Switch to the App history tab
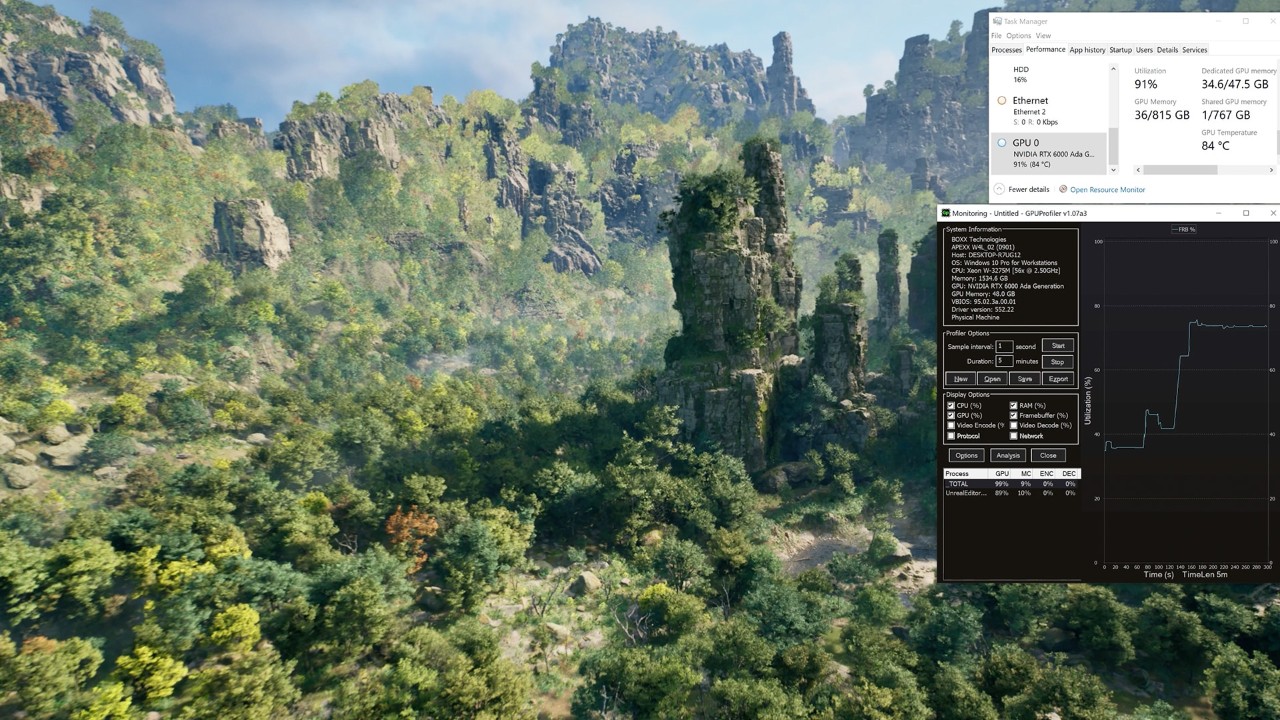This screenshot has height=720, width=1280. click(1086, 49)
